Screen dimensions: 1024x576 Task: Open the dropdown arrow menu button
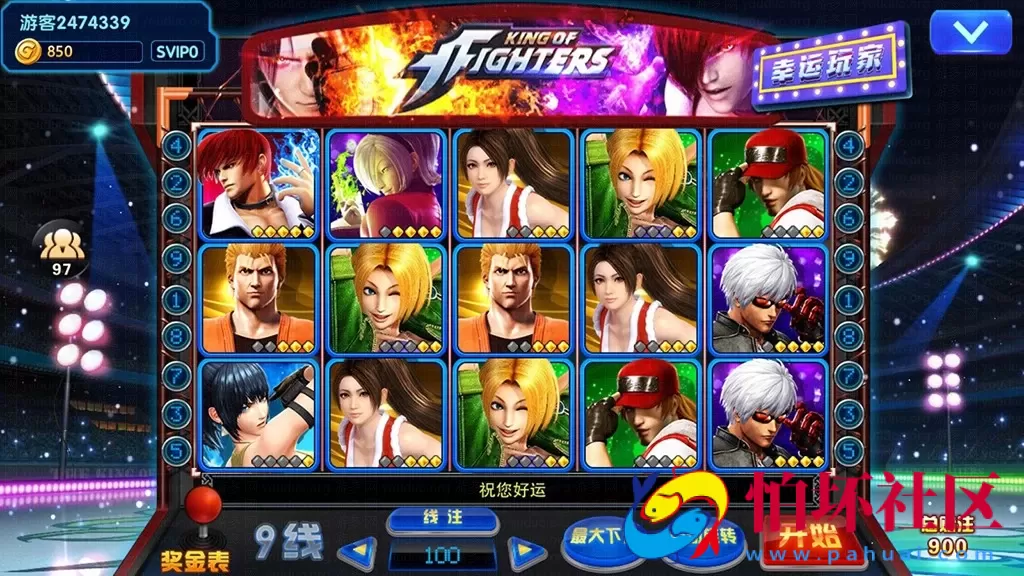click(x=970, y=32)
